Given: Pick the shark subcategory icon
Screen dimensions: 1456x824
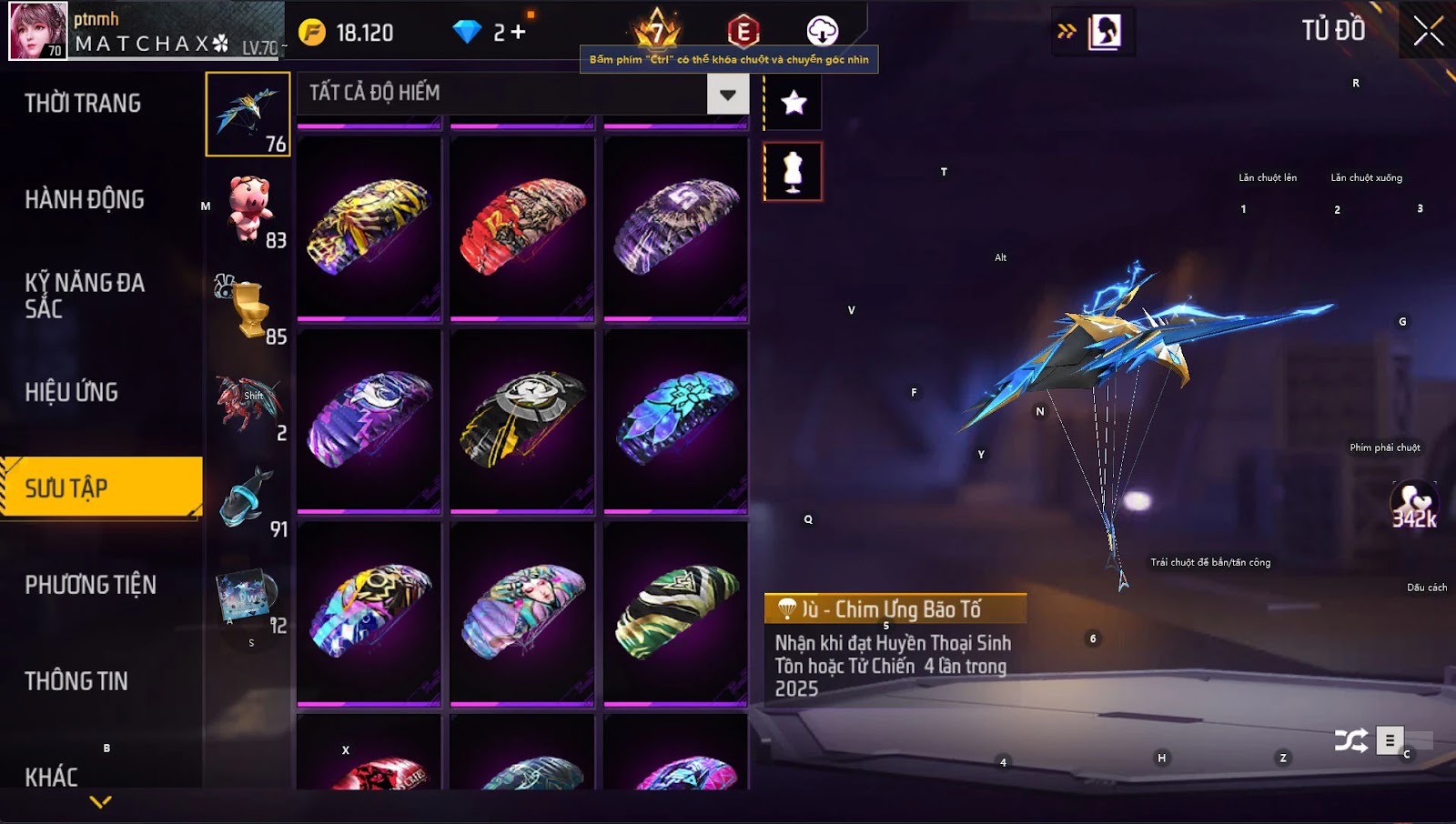Looking at the screenshot, I should pos(248,498).
